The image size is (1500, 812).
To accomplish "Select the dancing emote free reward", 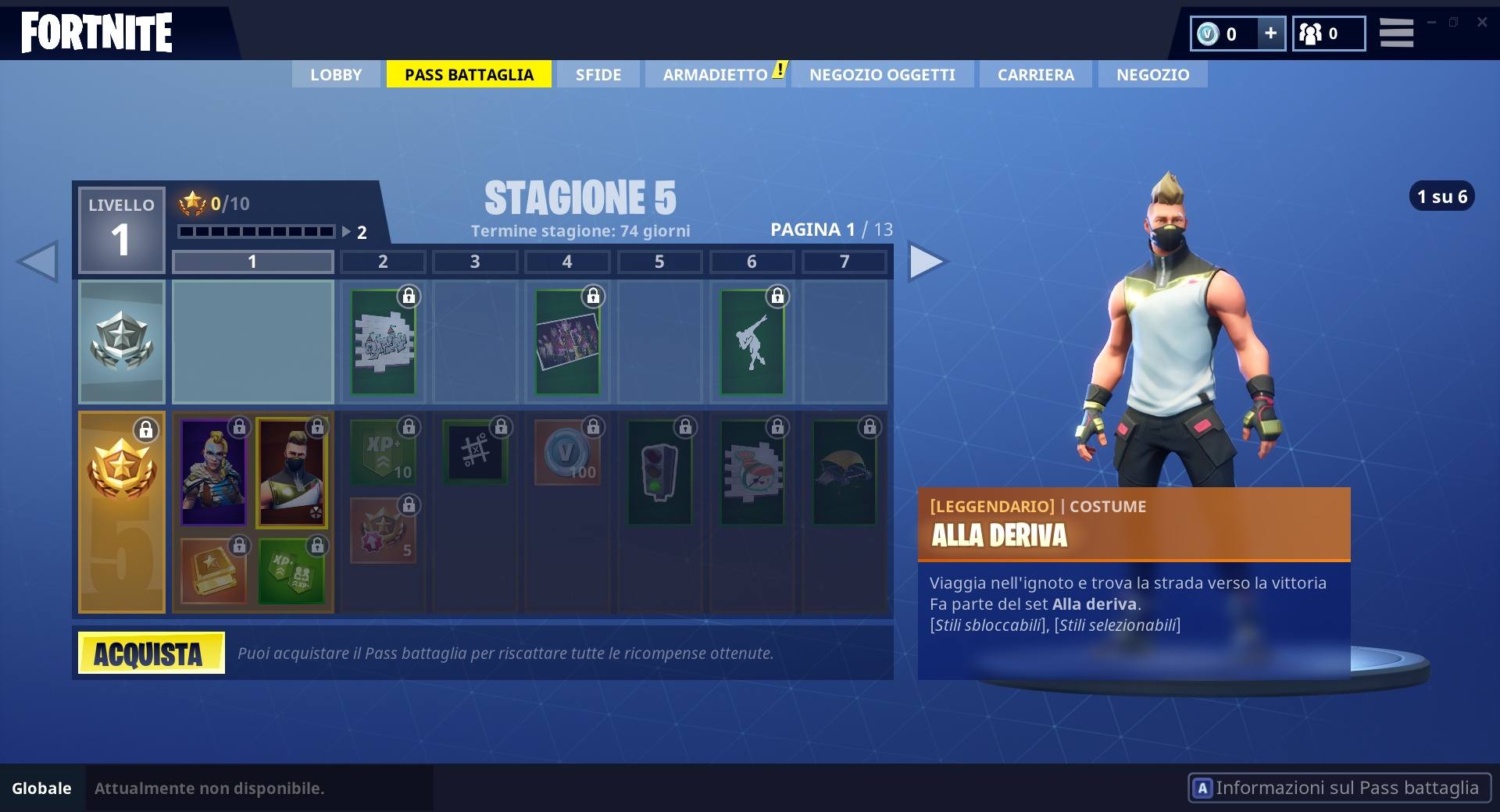I will 752,342.
